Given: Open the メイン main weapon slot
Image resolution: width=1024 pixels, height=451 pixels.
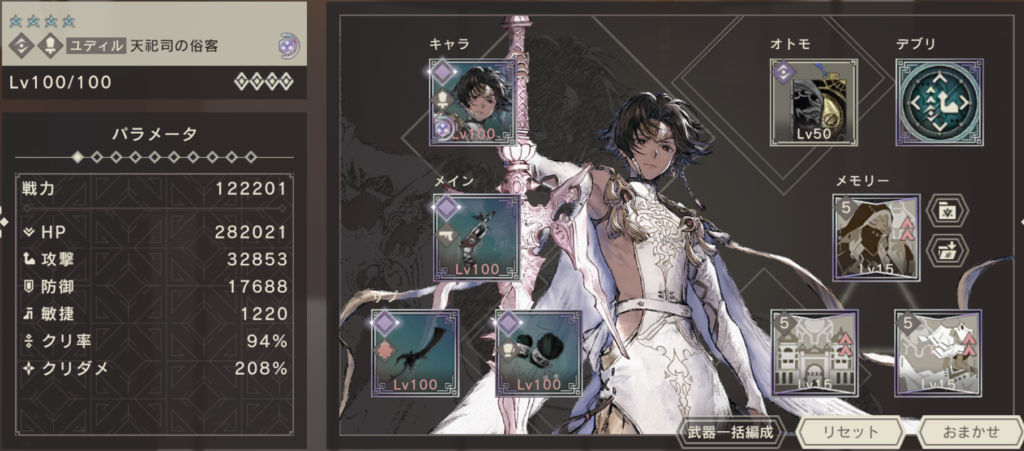Looking at the screenshot, I should coord(476,237).
